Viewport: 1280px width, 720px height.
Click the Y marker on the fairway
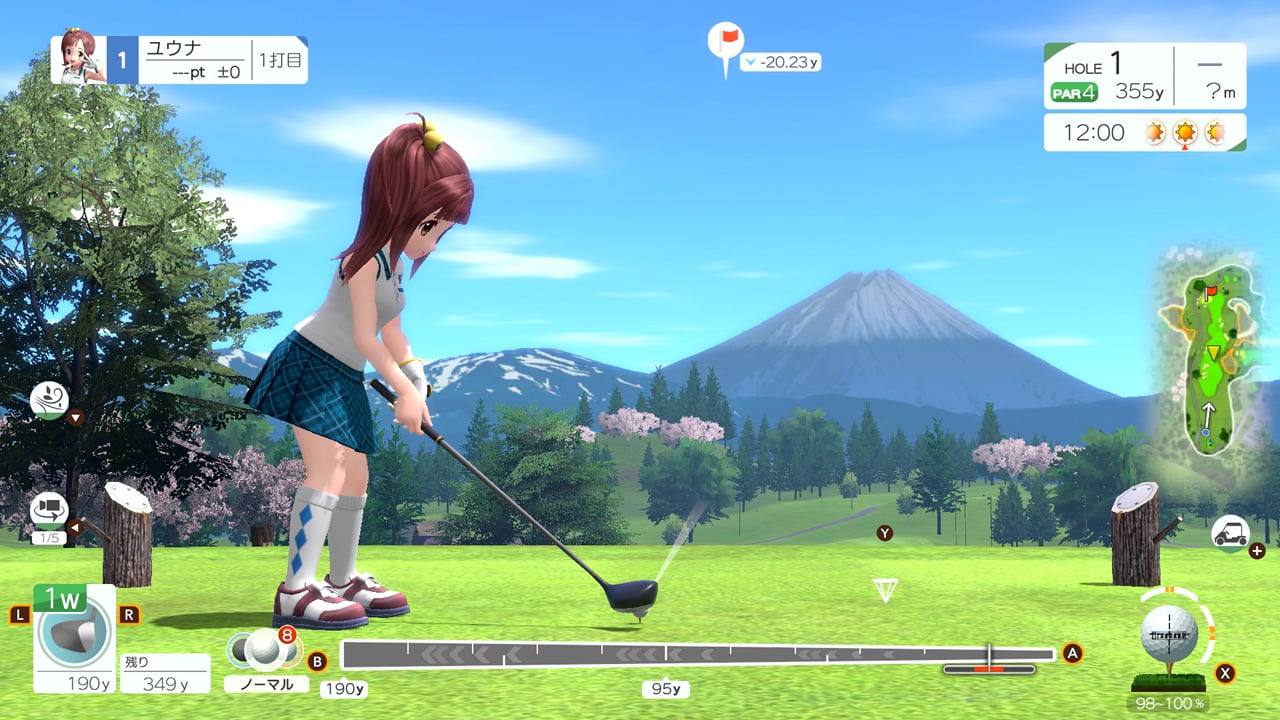click(x=884, y=533)
